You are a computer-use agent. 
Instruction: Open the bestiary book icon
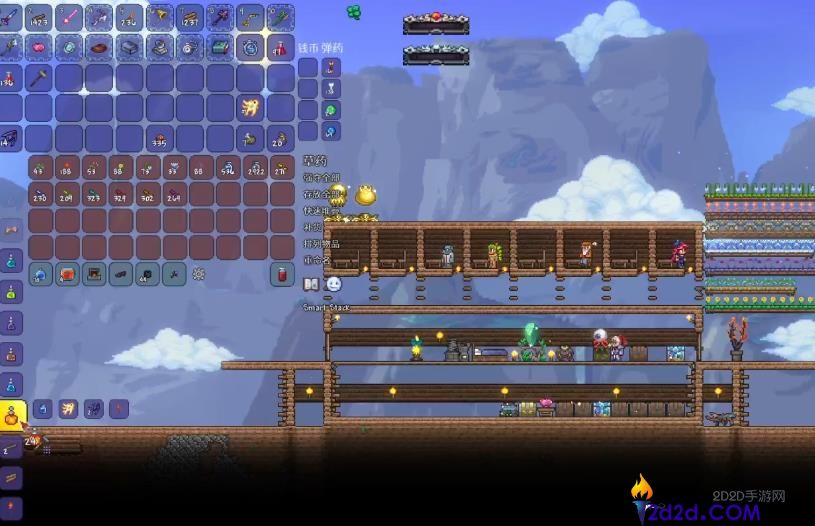point(311,284)
